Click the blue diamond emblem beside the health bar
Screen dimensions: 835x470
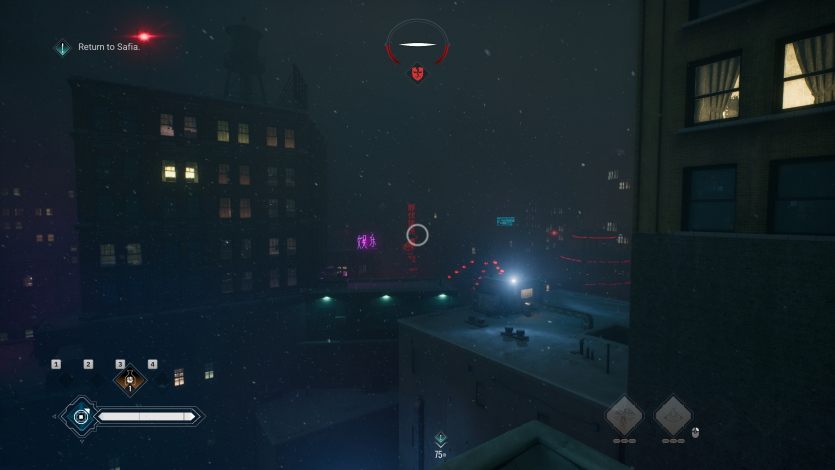click(x=80, y=416)
